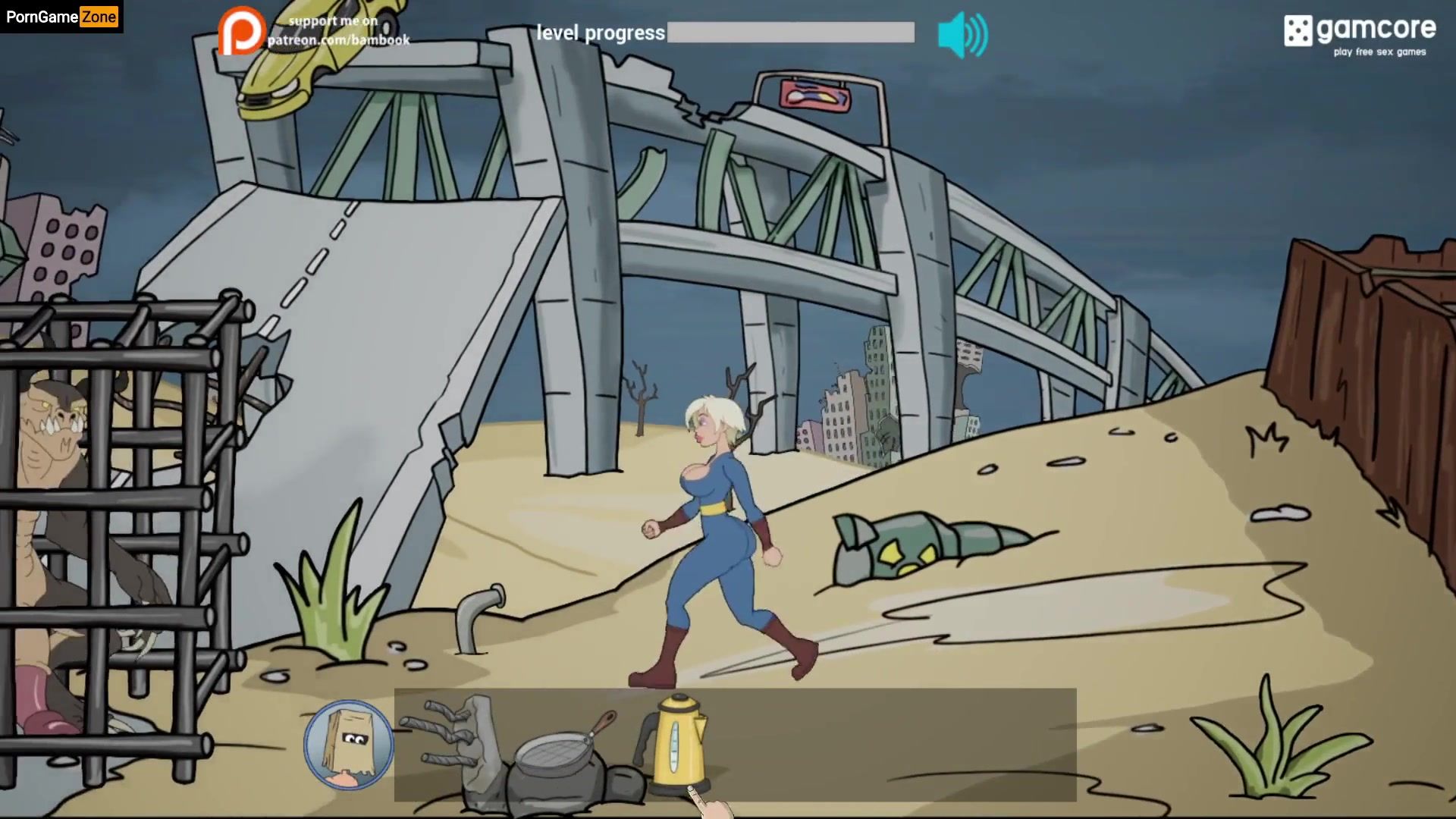The image size is (1456, 819).
Task: Open the PornGameZone watermark link
Action: coord(61,17)
